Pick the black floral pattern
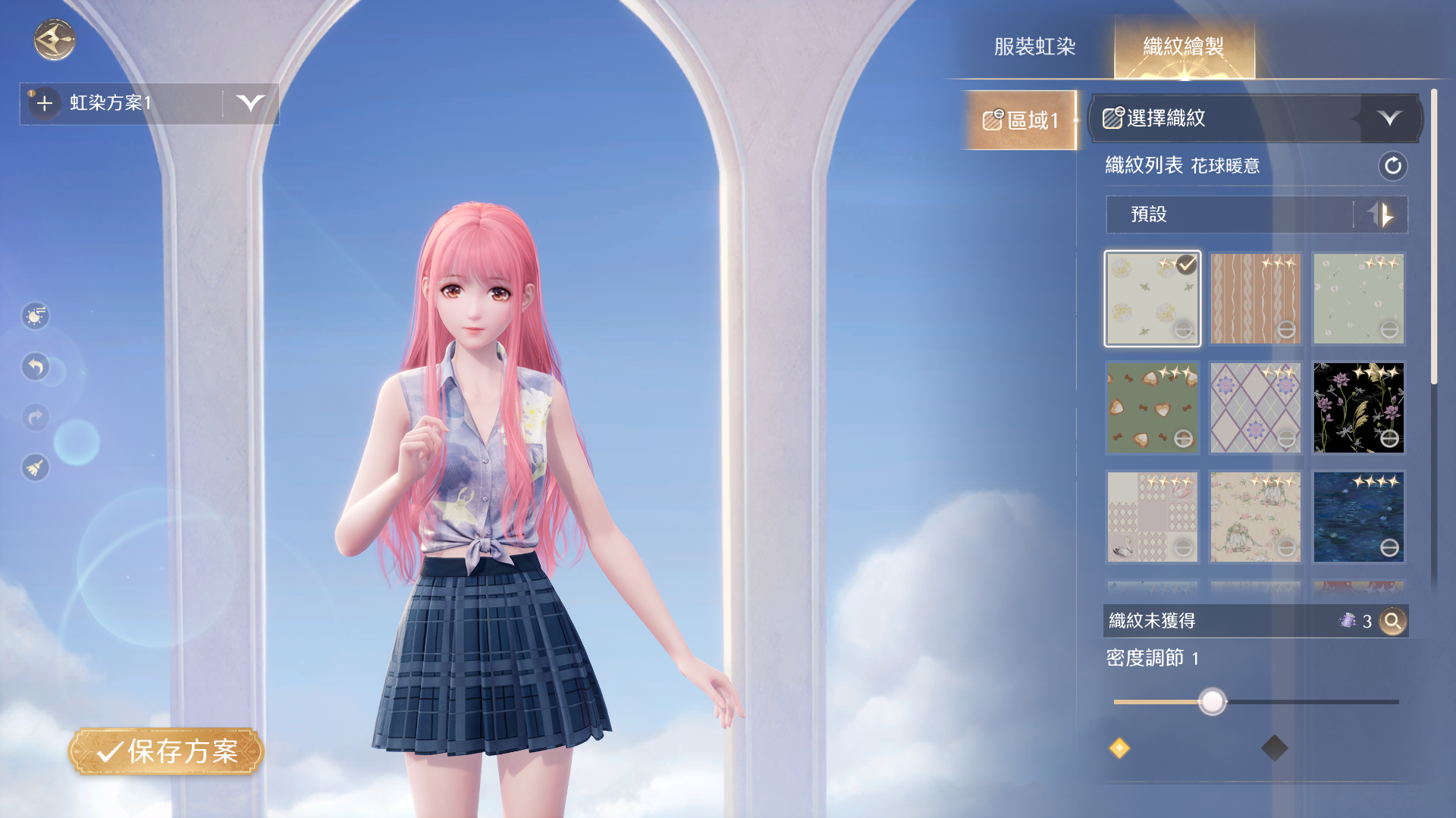Screen dimensions: 1456x818 tap(1358, 408)
